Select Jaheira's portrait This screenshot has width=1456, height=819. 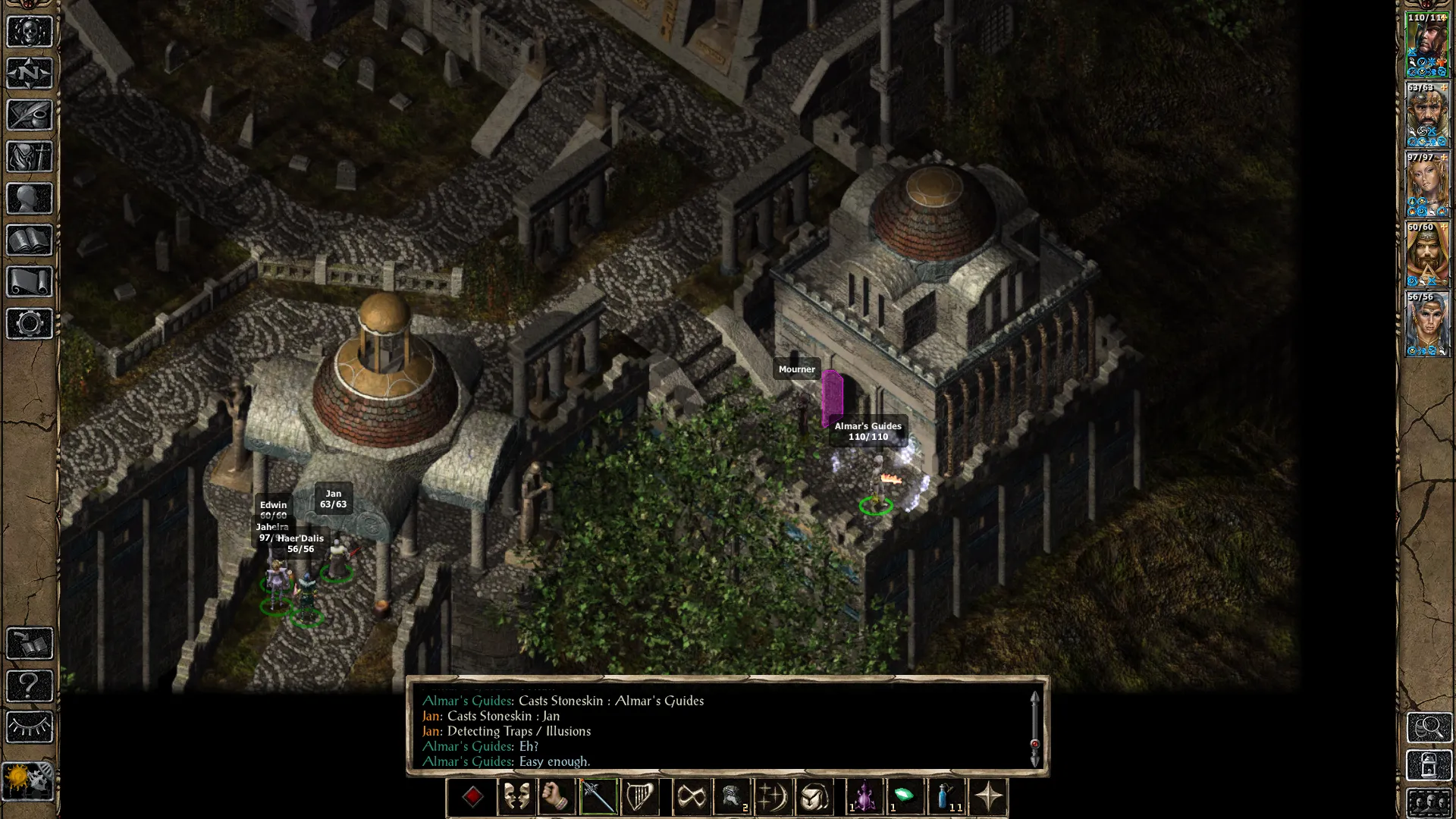1428,185
